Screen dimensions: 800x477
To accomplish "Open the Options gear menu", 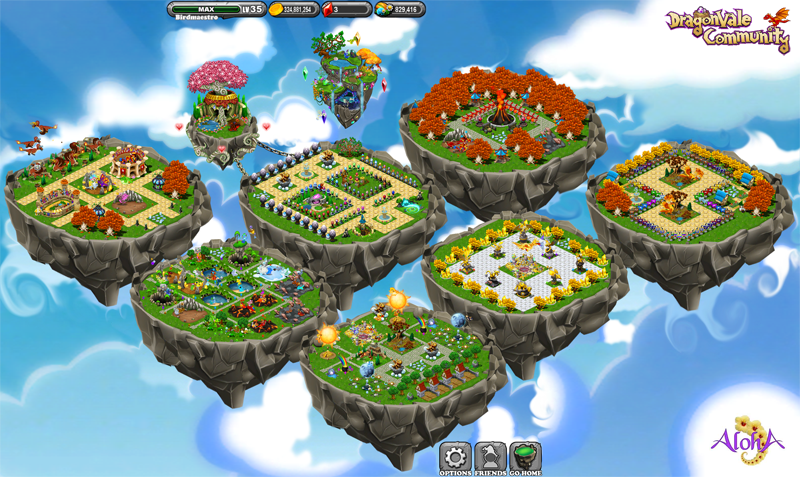I will (x=456, y=457).
